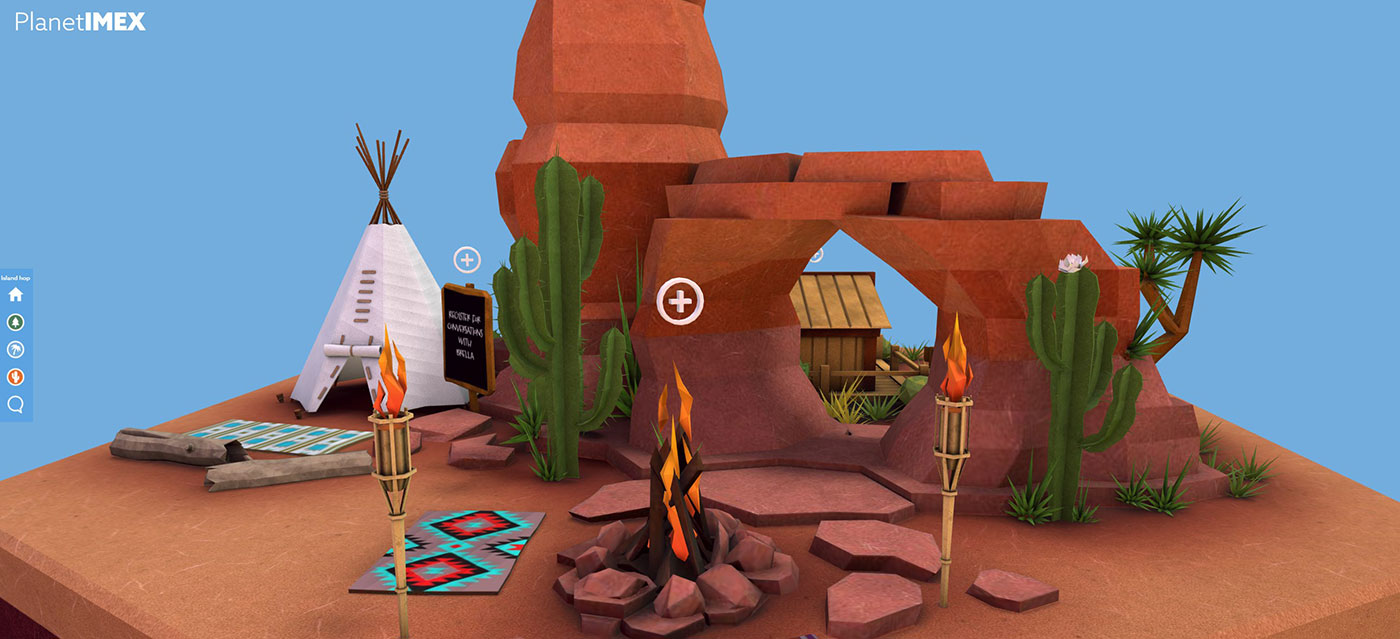
Task: Open the speech bubble chat icon
Action: 15,405
